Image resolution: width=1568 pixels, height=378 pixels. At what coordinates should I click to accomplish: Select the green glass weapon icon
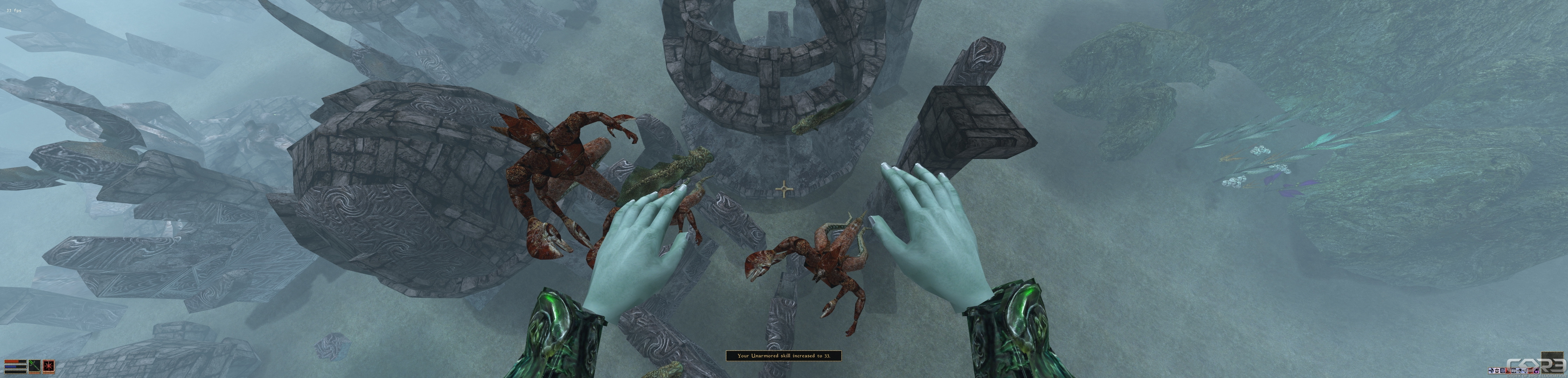tap(35, 366)
